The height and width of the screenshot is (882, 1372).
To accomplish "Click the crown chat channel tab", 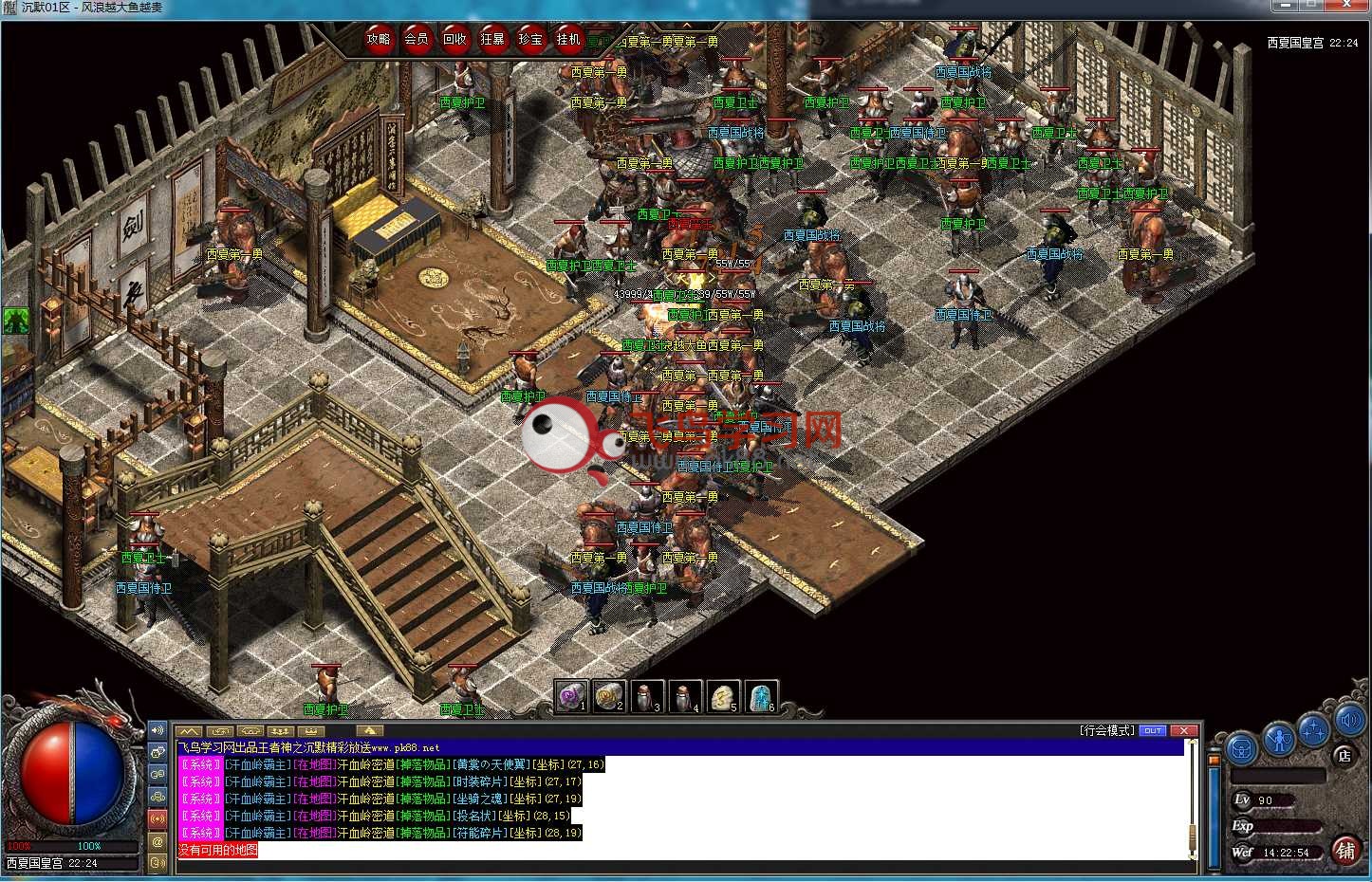I will [x=311, y=731].
